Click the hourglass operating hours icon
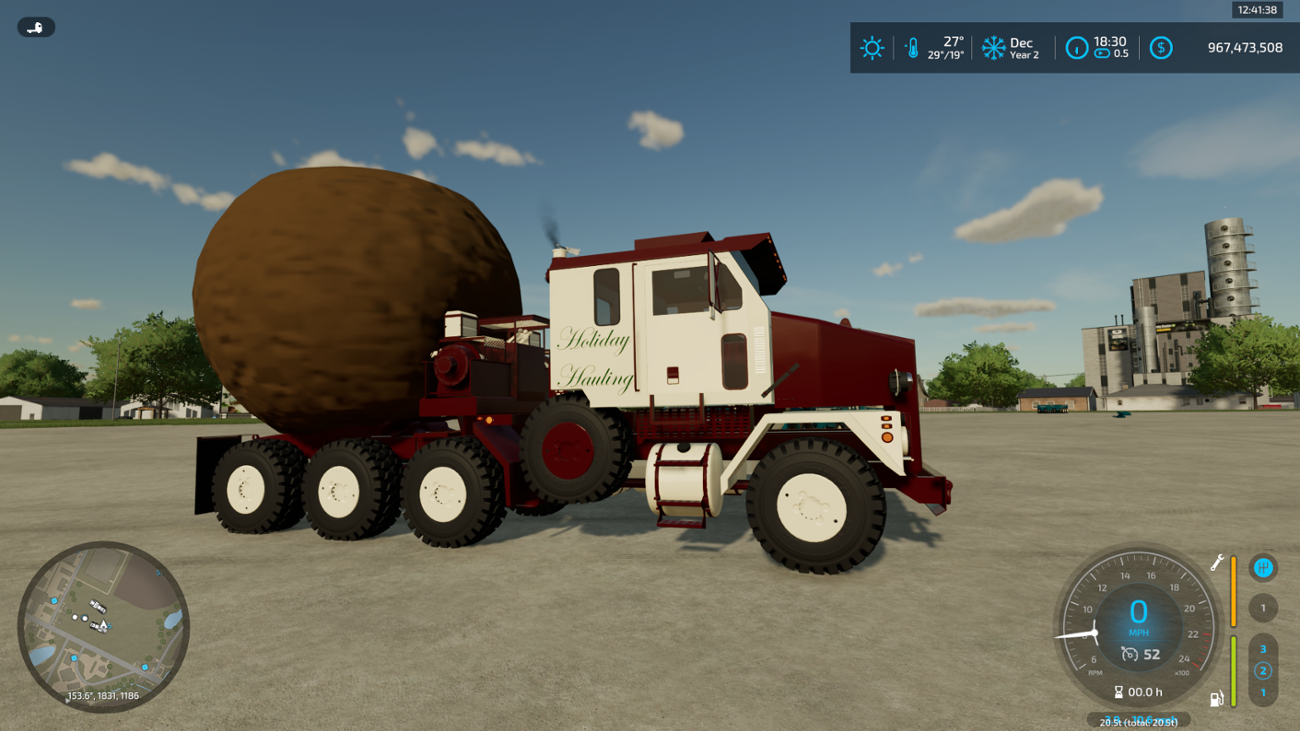 coord(1118,691)
